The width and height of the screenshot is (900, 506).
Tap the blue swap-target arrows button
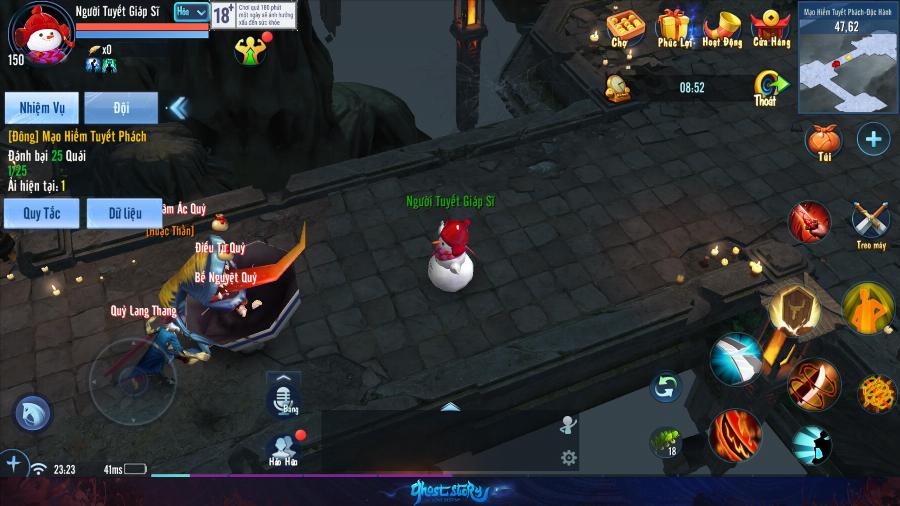(x=665, y=386)
